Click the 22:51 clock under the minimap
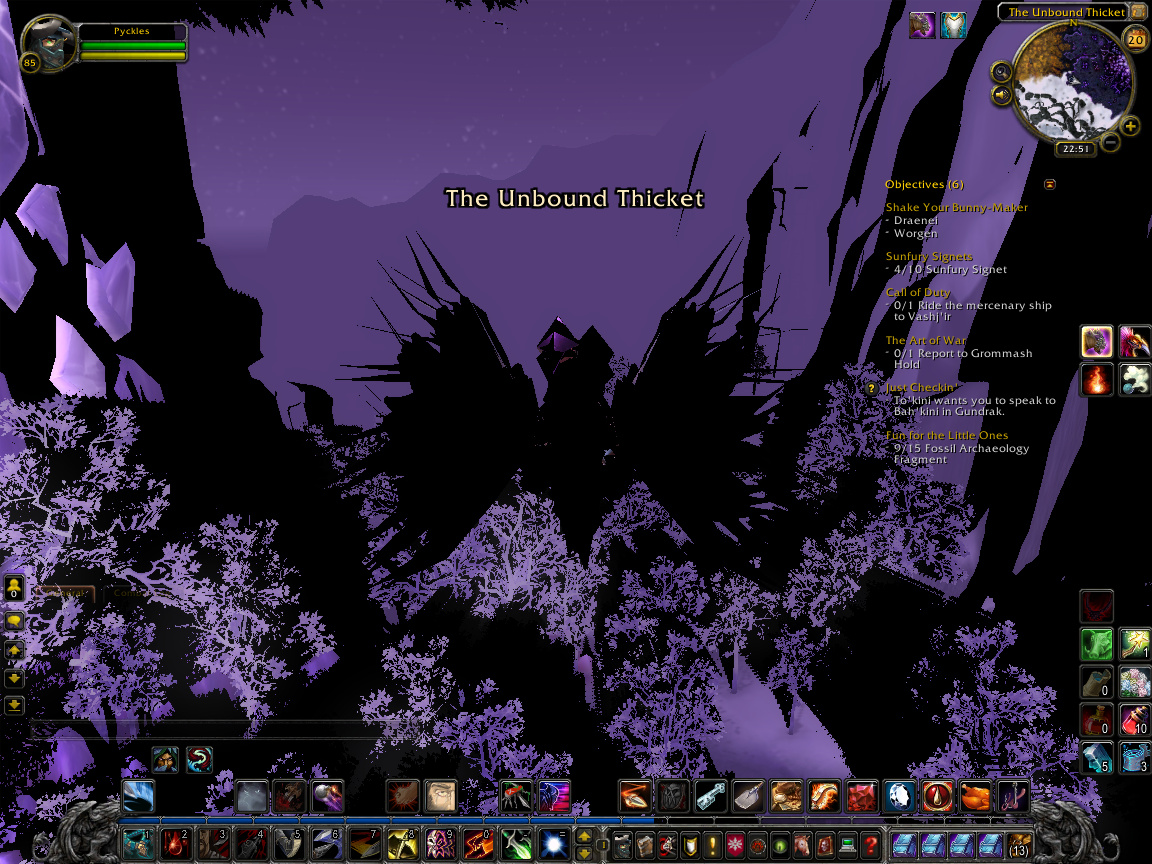Screen dimensions: 1152x864 [1076, 149]
